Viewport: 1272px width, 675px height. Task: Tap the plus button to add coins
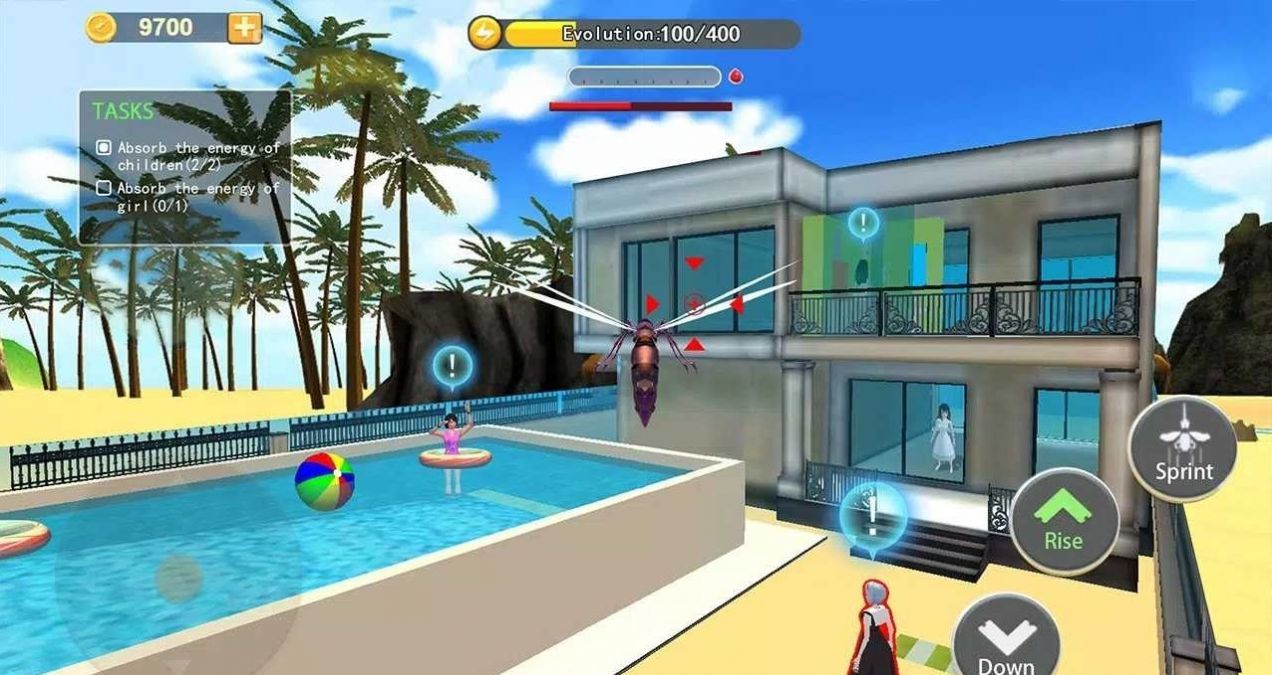244,28
